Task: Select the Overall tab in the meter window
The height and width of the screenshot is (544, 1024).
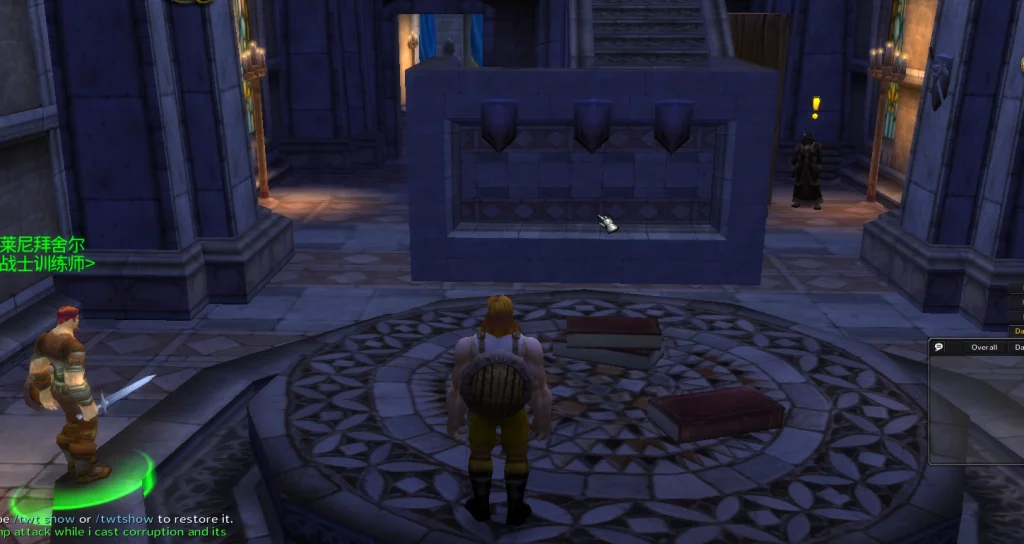Action: pos(984,348)
